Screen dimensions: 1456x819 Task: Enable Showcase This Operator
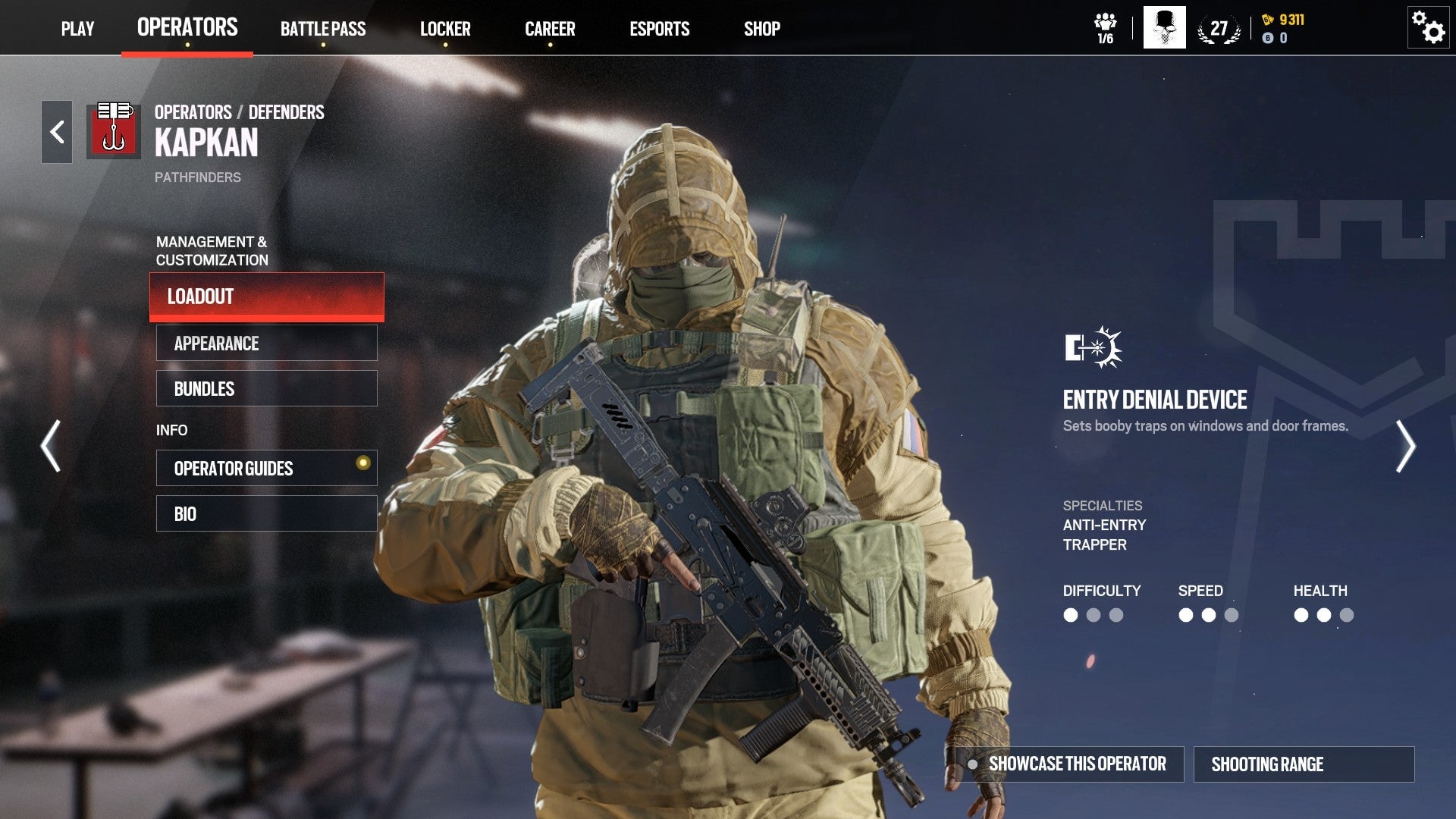[1075, 764]
